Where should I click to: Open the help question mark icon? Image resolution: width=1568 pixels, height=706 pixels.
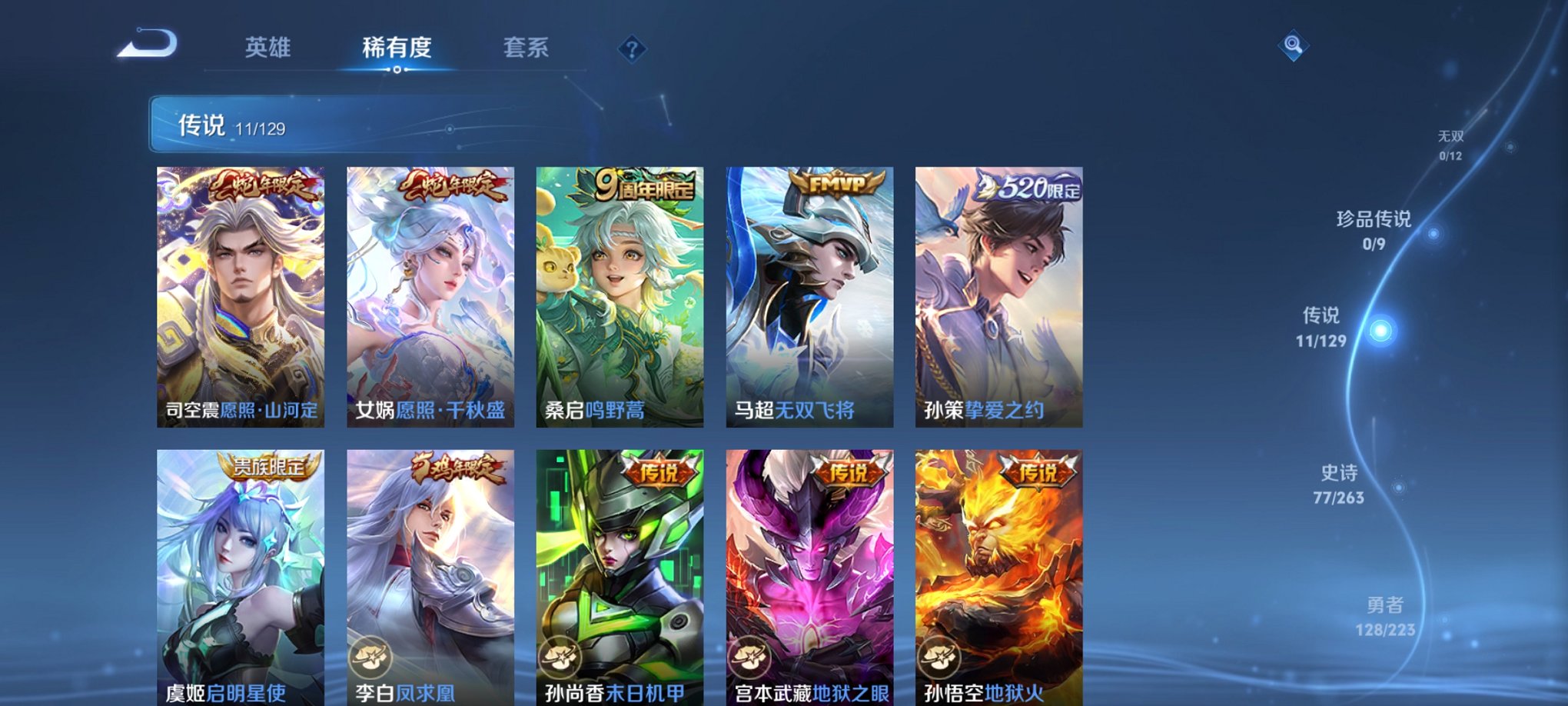tap(632, 49)
